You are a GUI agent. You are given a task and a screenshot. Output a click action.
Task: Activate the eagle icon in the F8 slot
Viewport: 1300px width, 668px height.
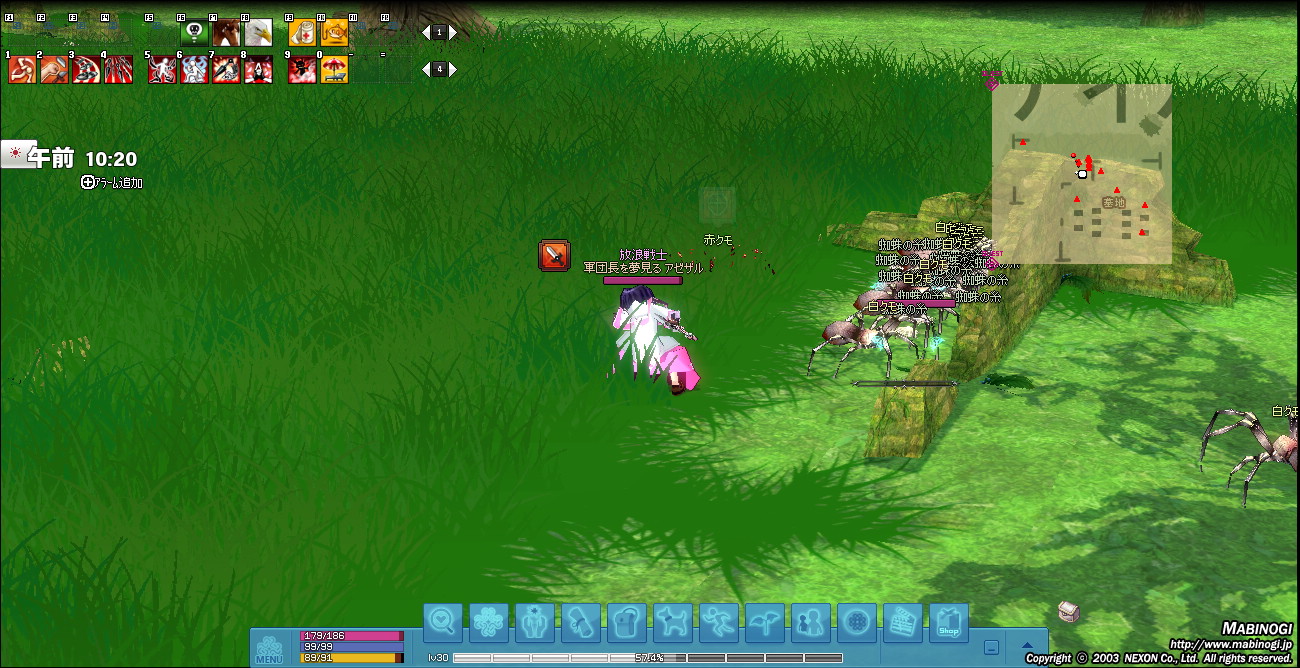pos(258,33)
